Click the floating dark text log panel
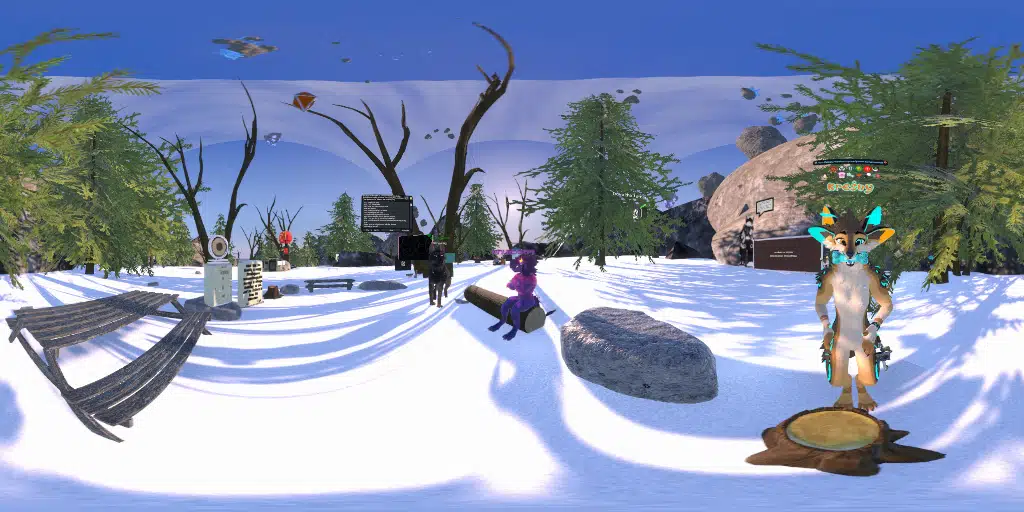Viewport: 1024px width, 512px height. click(387, 213)
